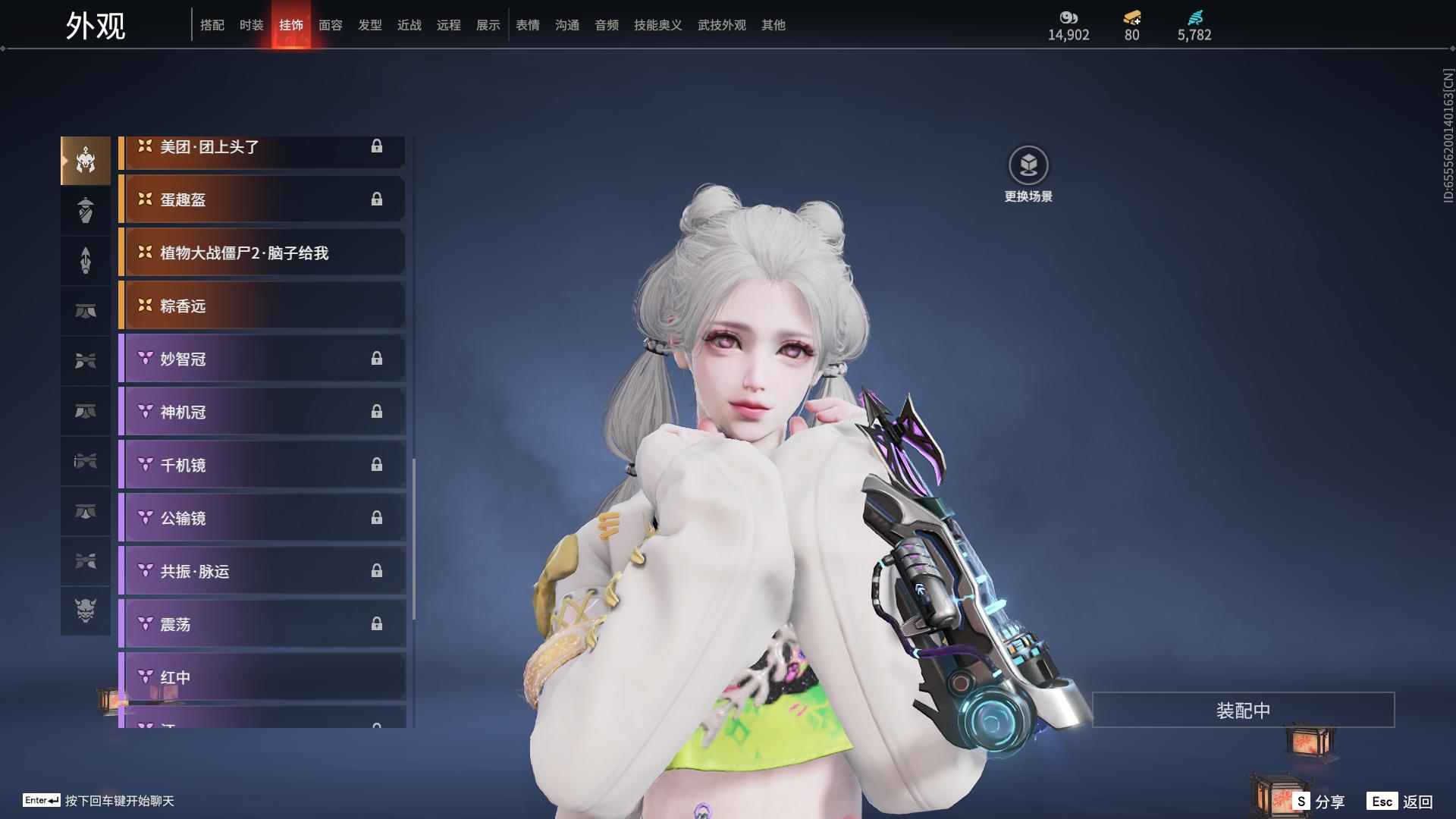Image resolution: width=1456 pixels, height=819 pixels.
Task: Open the 搭配 tab
Action: click(212, 25)
